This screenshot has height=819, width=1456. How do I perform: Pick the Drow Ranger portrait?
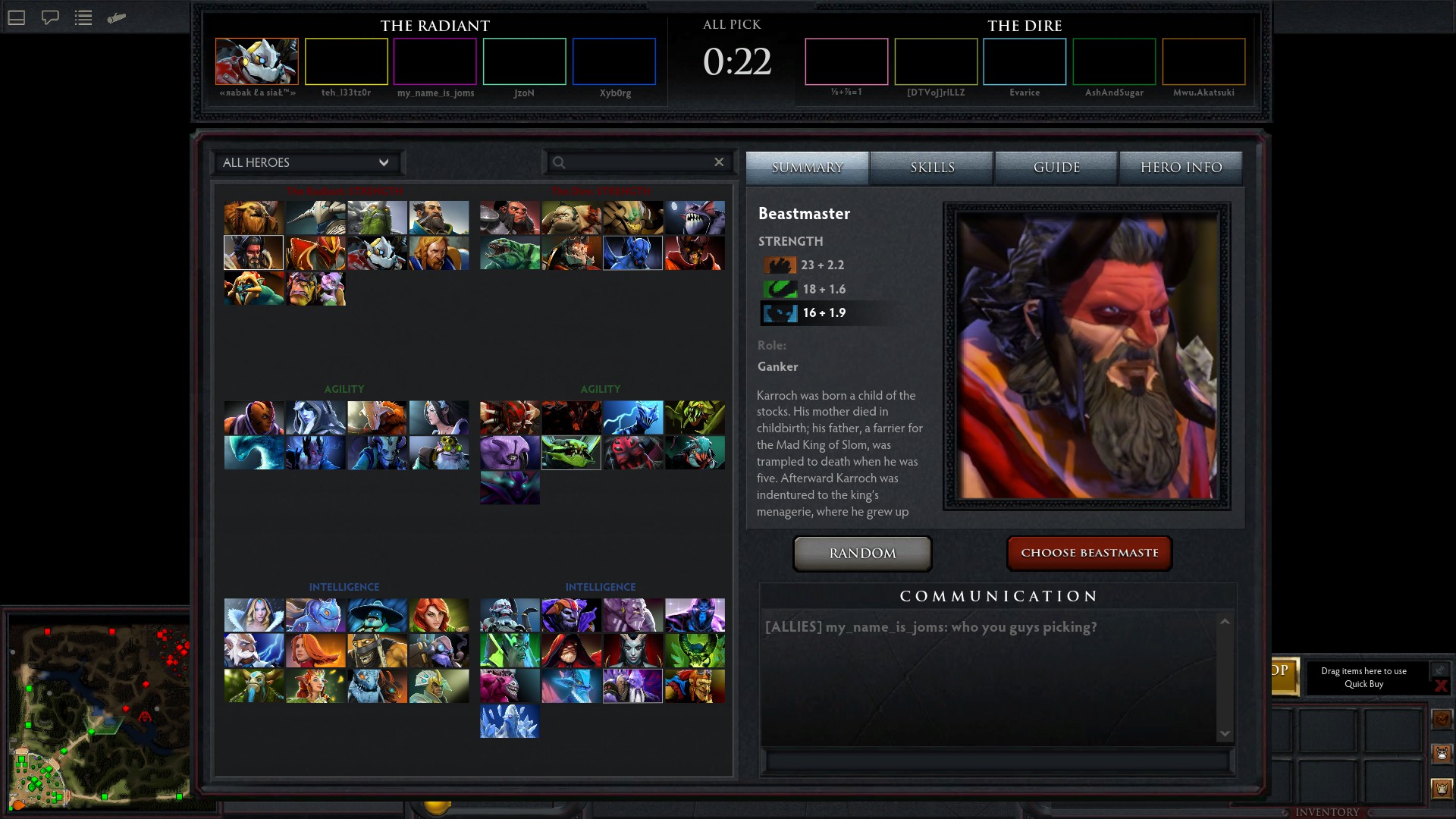(x=315, y=417)
